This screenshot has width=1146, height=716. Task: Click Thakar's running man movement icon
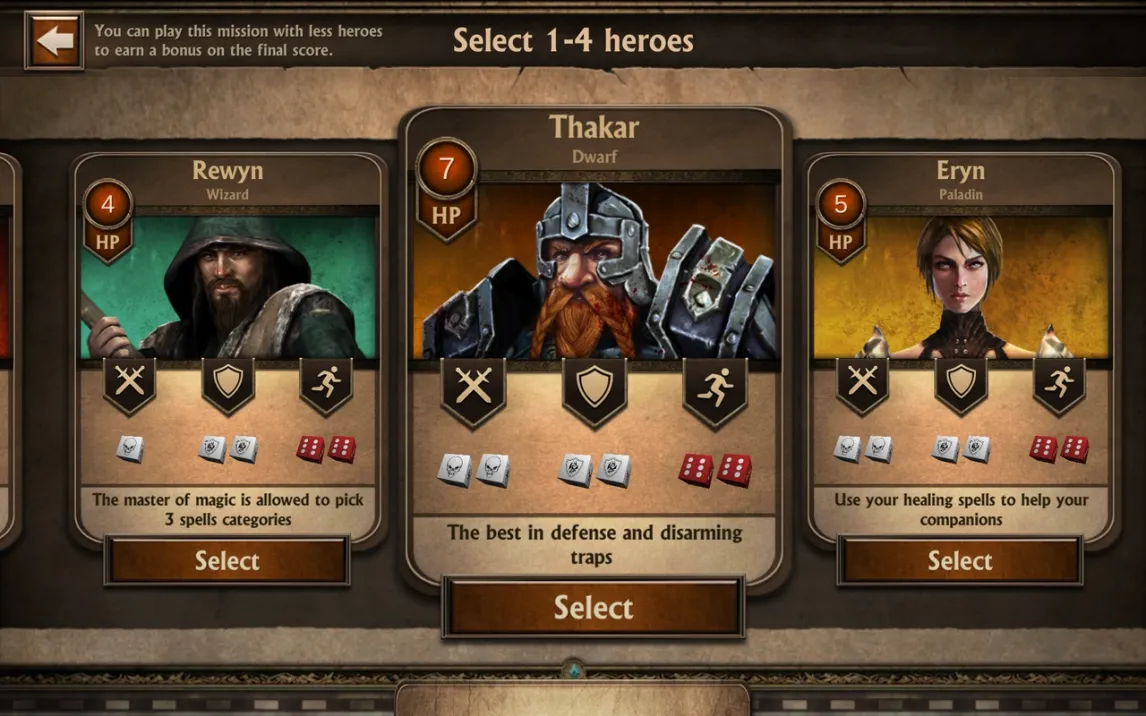pos(714,388)
